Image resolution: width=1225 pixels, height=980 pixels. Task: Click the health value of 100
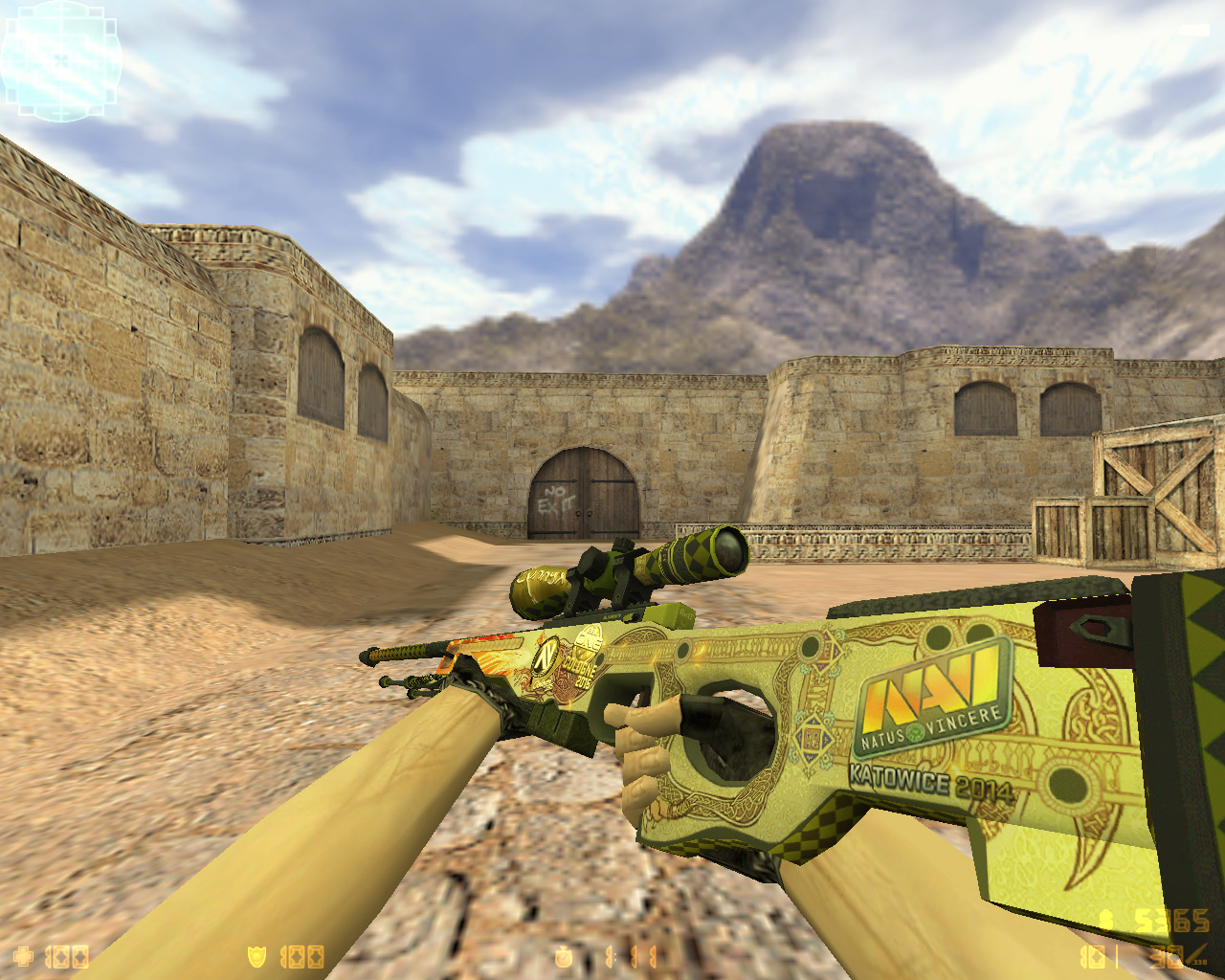tap(67, 955)
